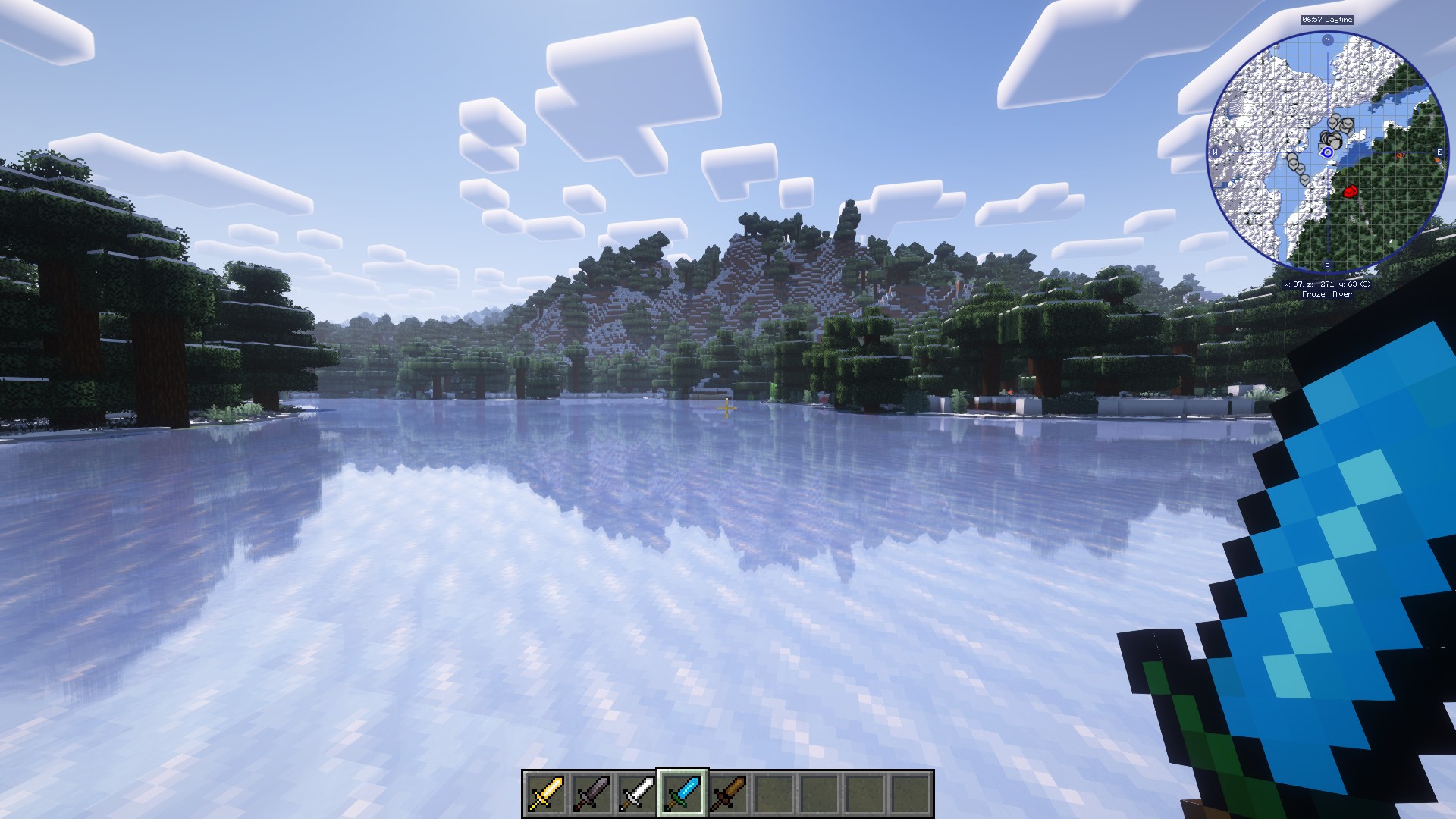Click the selected diamond sword slot

[x=682, y=793]
